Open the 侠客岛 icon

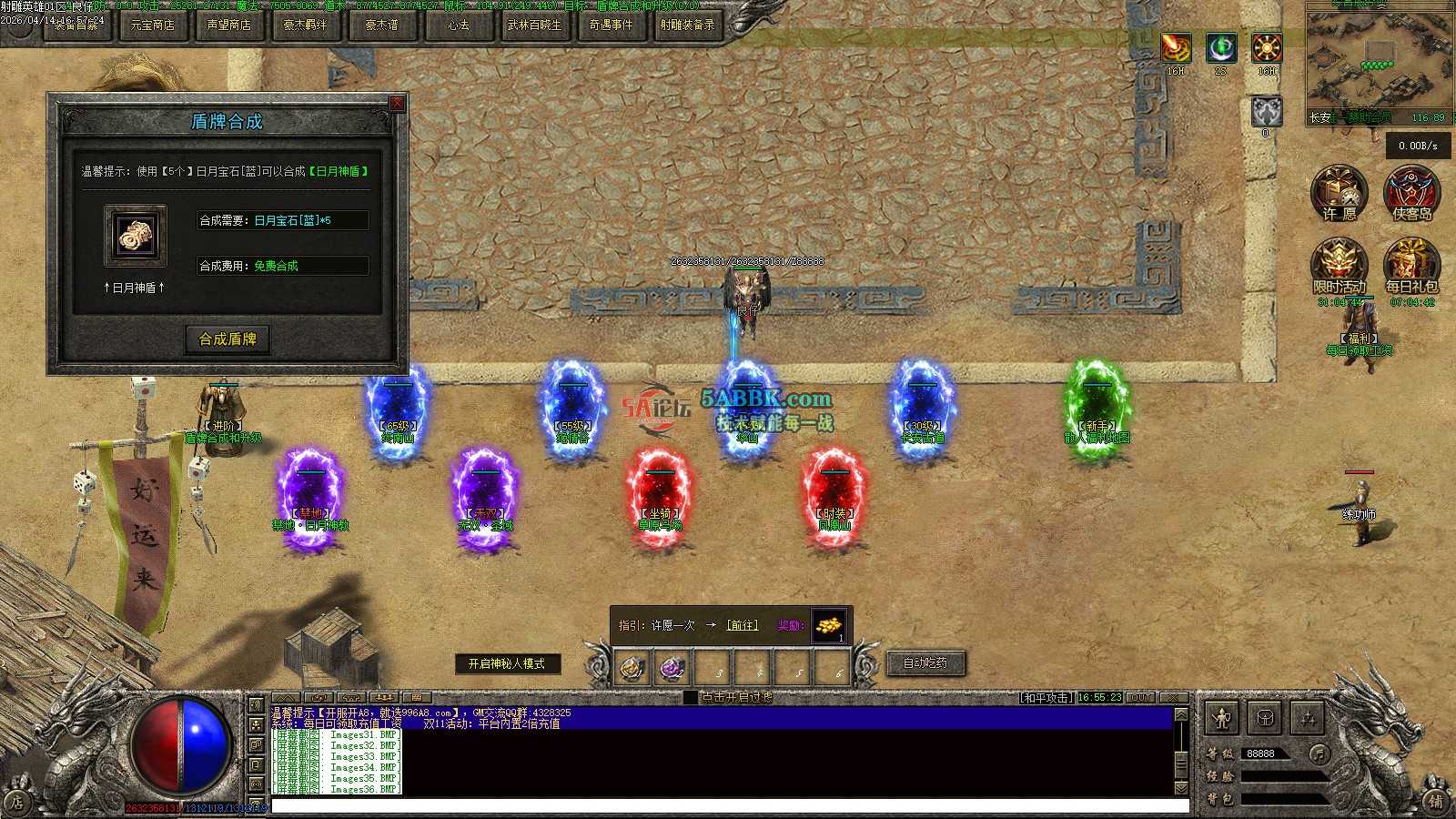click(1411, 193)
